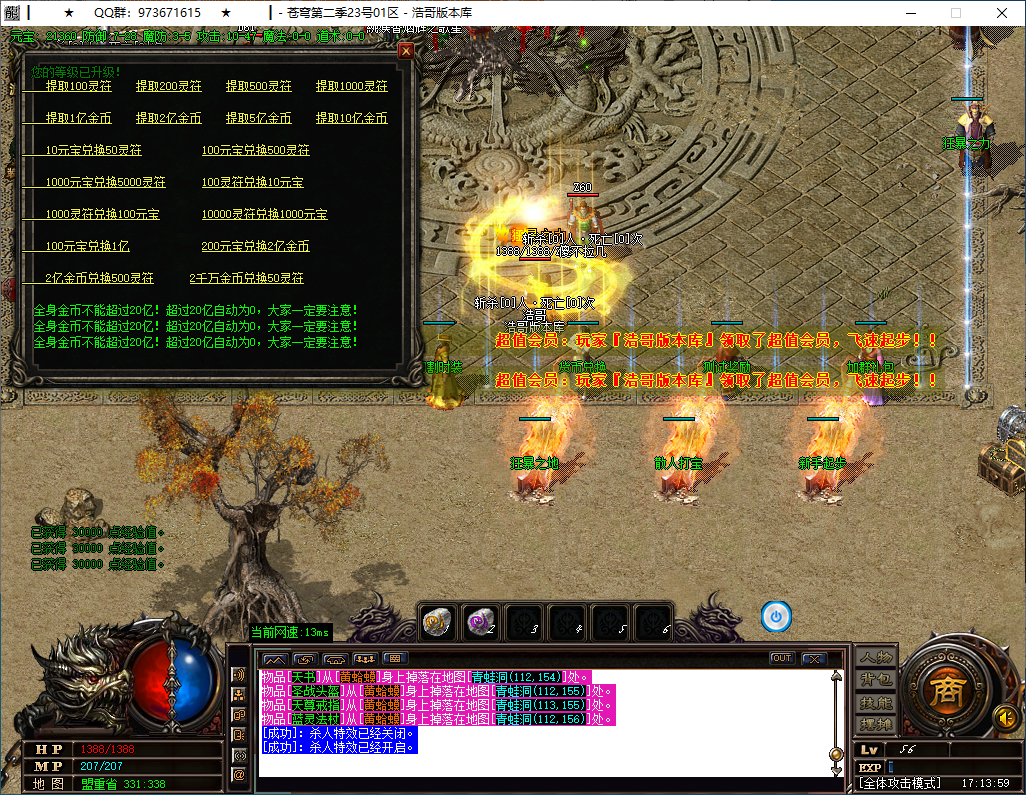Click 提取5亿金币 link
The image size is (1026, 795).
(x=259, y=118)
